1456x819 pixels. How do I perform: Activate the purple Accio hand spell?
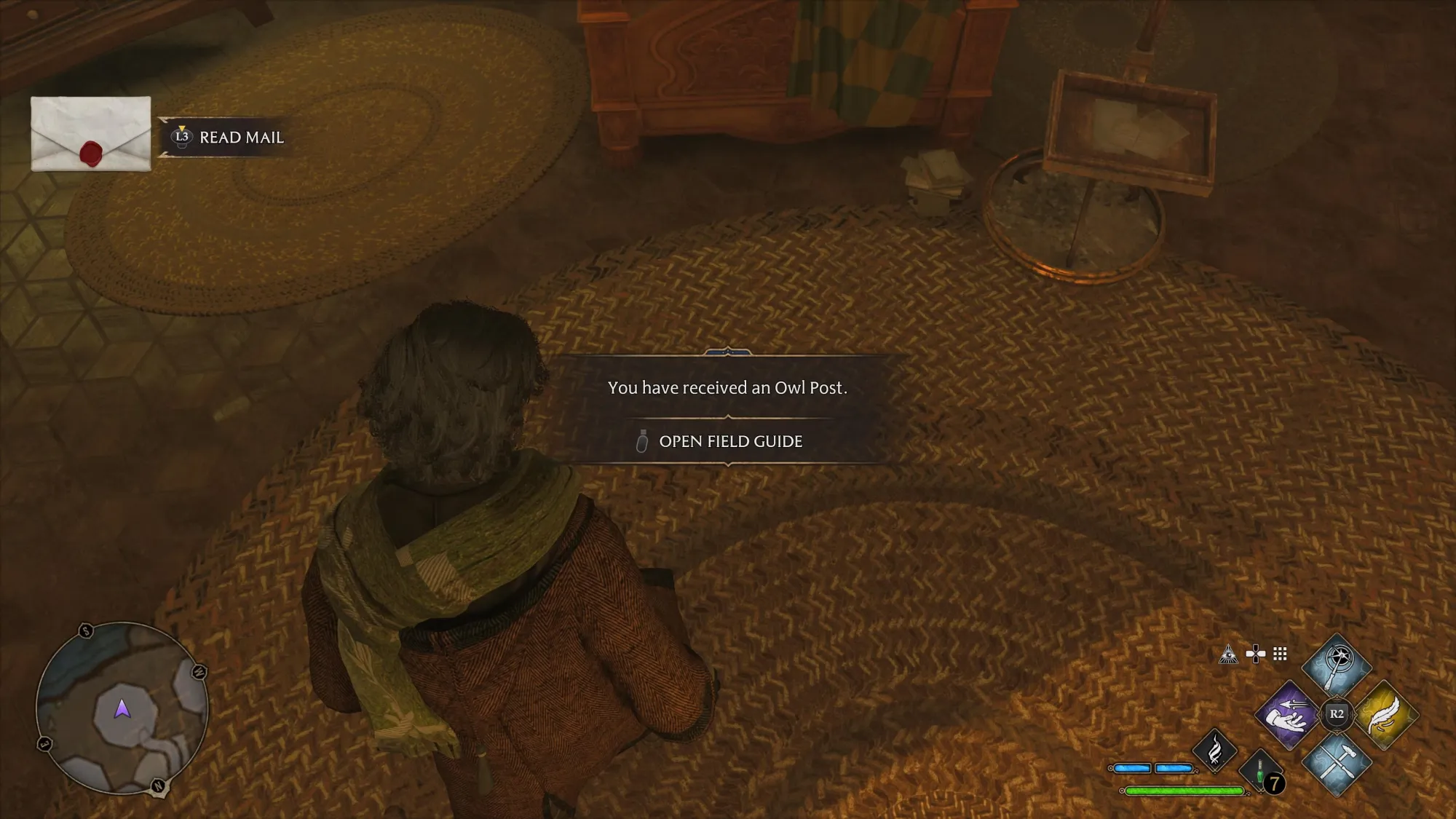(x=1287, y=716)
